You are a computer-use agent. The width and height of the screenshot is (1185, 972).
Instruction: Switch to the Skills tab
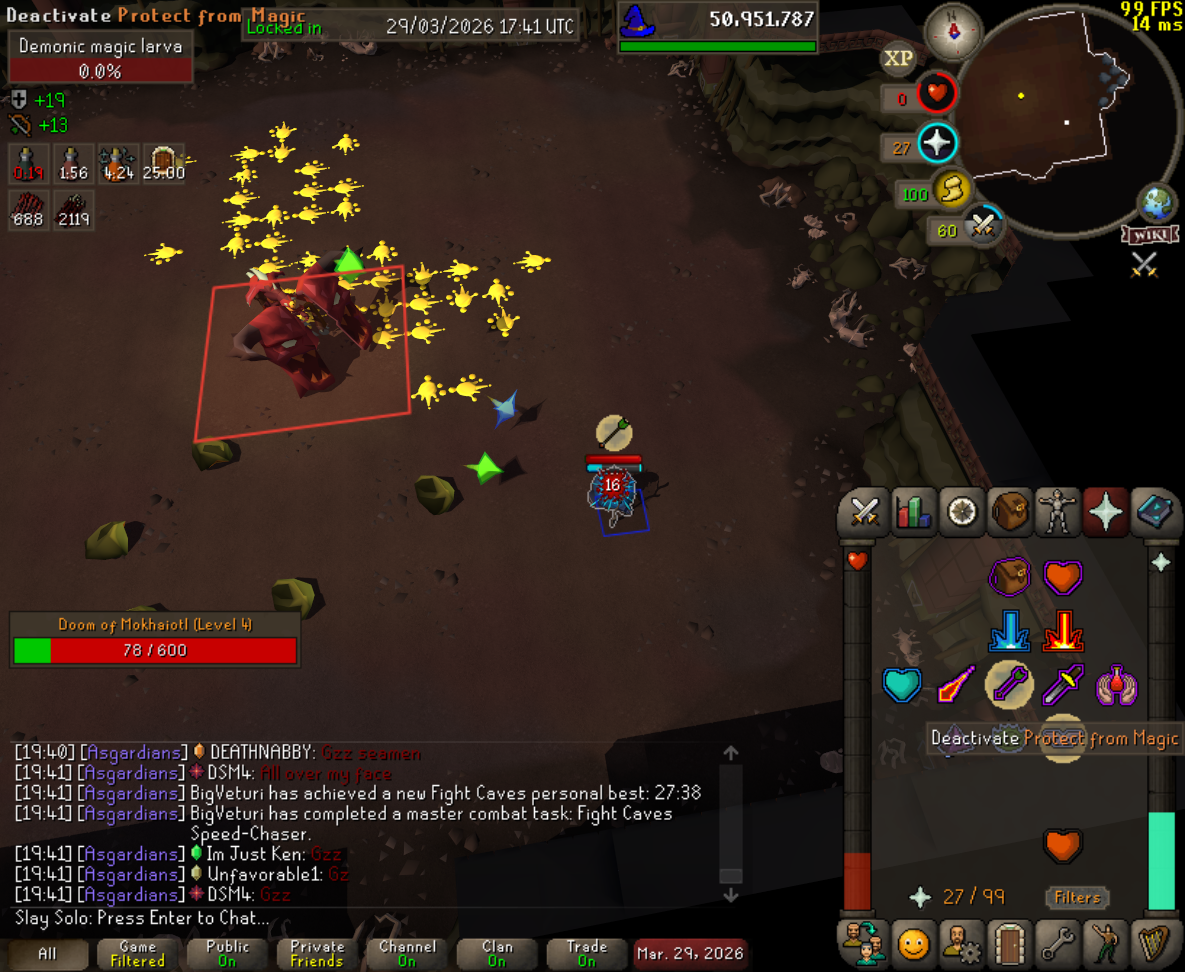(912, 513)
